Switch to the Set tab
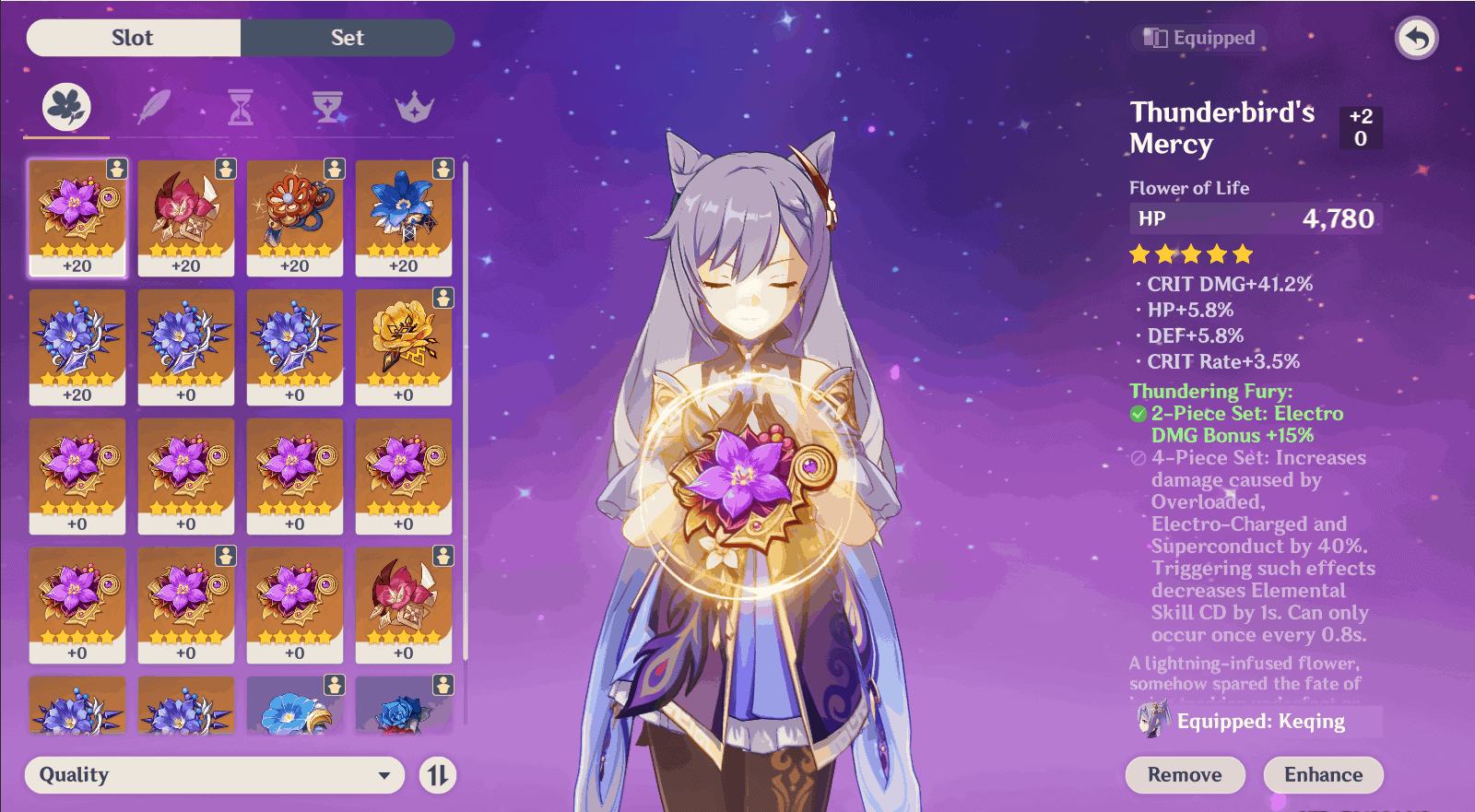1475x812 pixels. point(347,38)
